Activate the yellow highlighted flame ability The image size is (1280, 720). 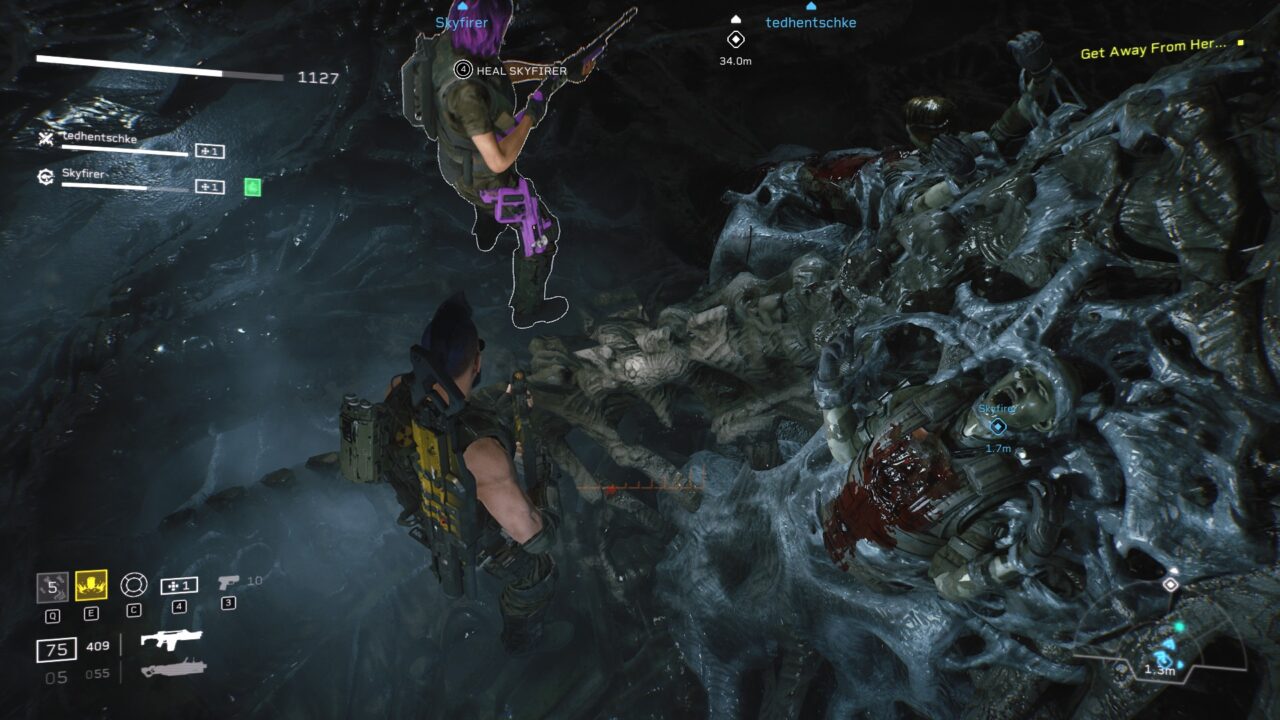(91, 586)
